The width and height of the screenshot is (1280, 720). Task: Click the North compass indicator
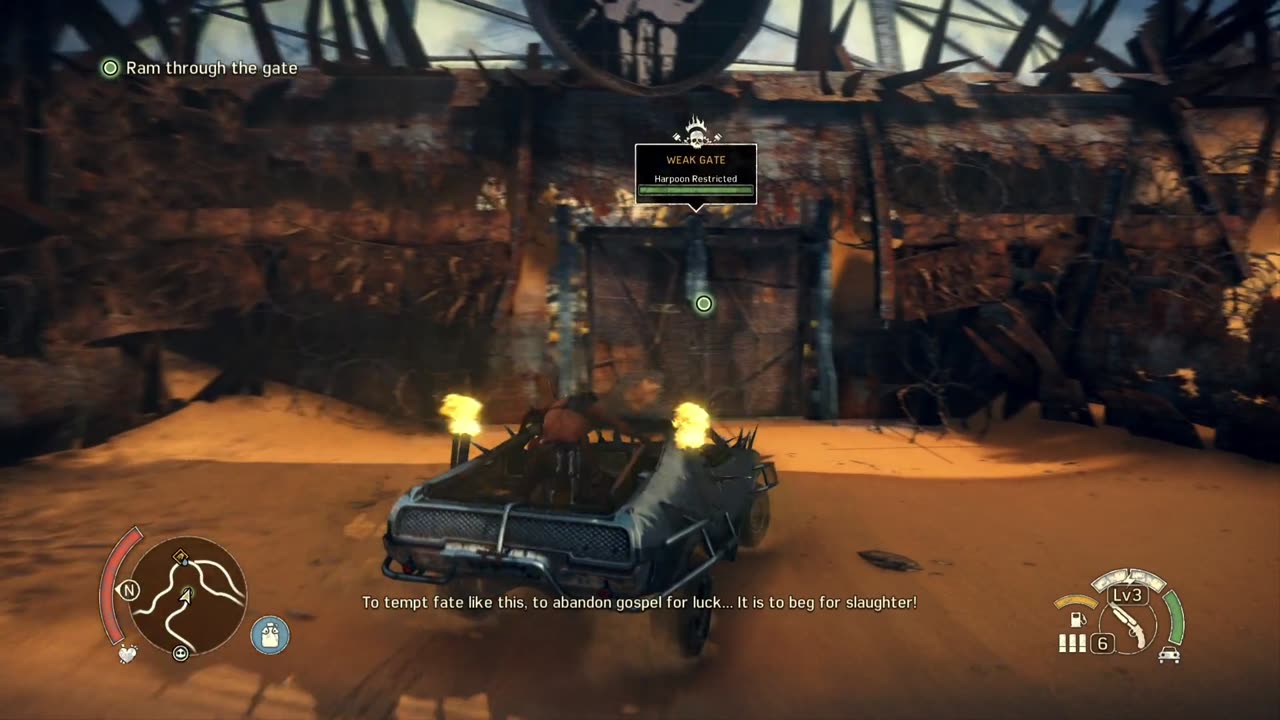[x=128, y=590]
